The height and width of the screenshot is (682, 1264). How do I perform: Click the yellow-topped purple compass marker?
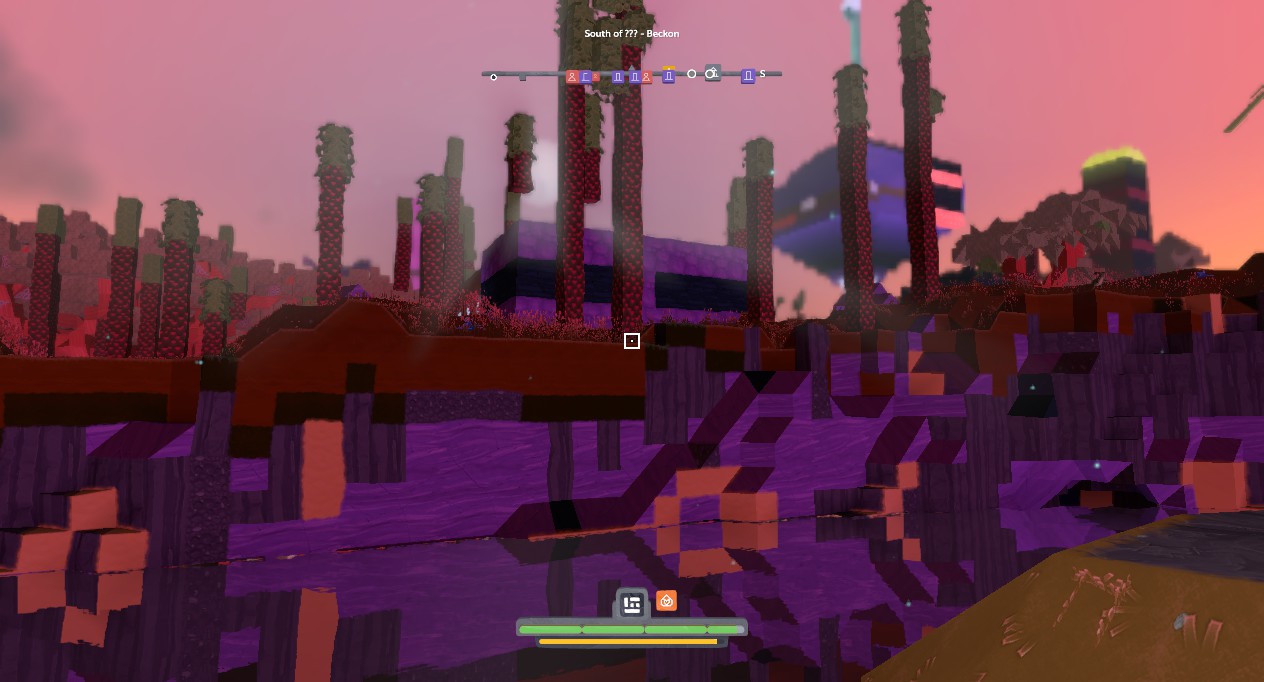pos(669,75)
